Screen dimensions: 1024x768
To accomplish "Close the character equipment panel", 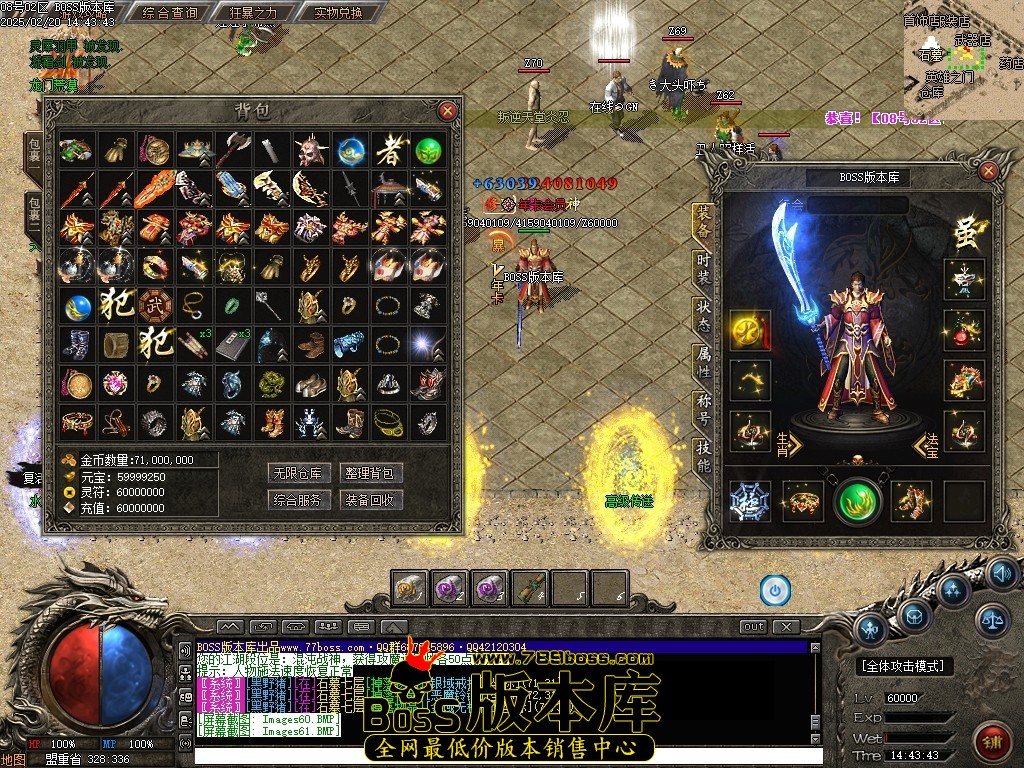I will pyautogui.click(x=988, y=171).
